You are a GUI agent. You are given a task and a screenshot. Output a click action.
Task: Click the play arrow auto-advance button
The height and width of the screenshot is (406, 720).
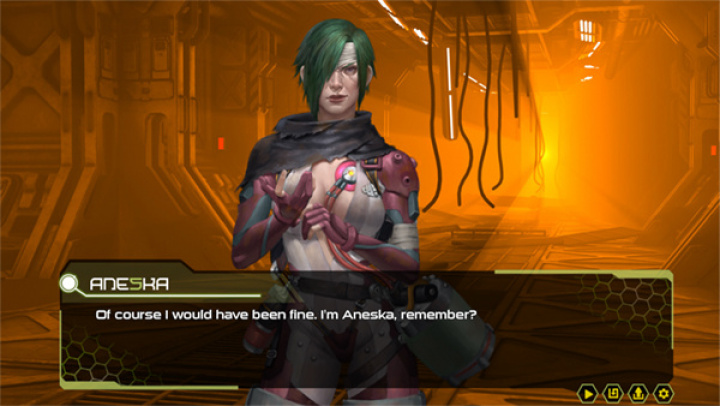click(588, 392)
